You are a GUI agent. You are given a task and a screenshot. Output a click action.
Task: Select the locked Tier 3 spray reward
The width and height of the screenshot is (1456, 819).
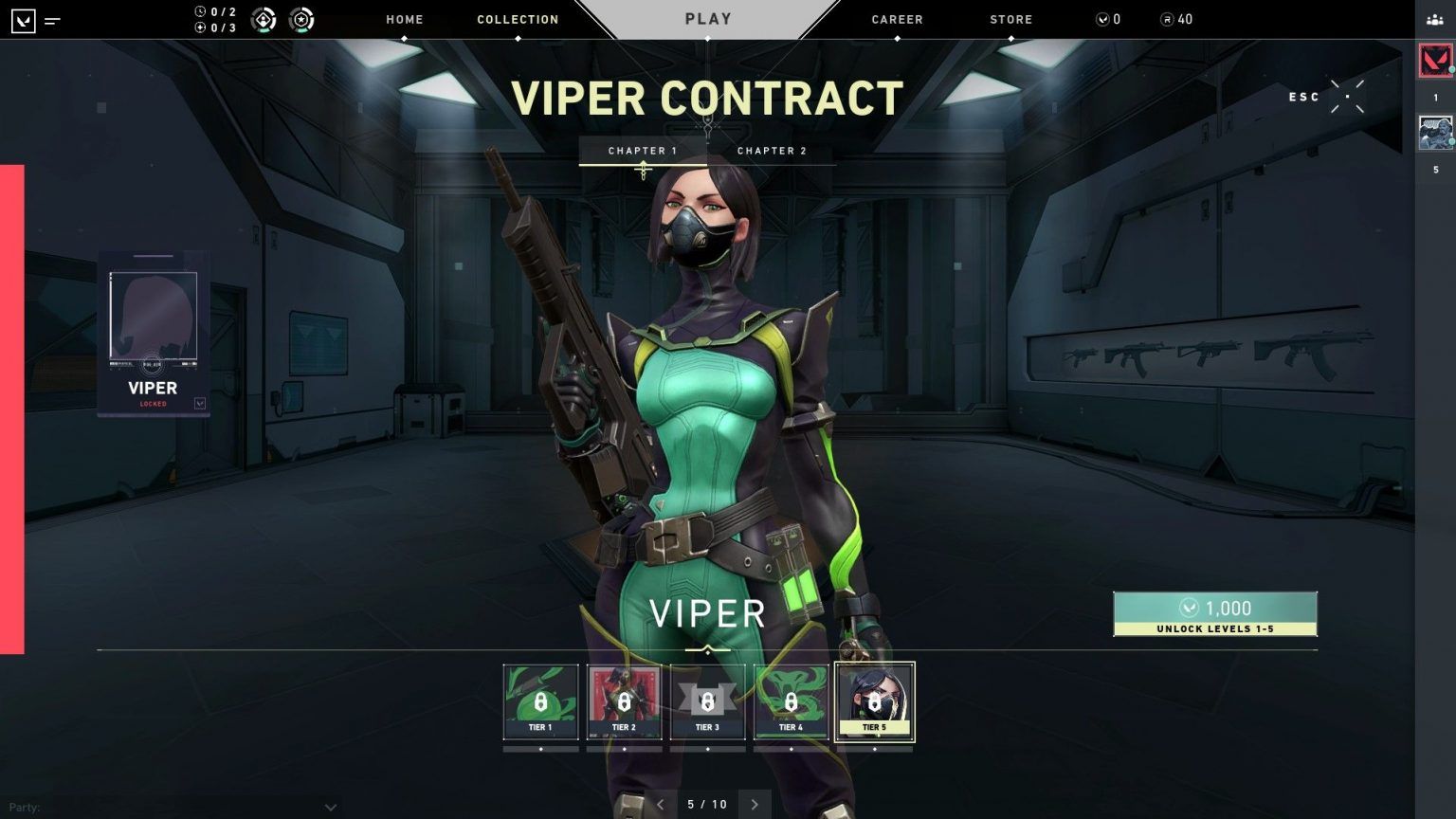coord(707,701)
